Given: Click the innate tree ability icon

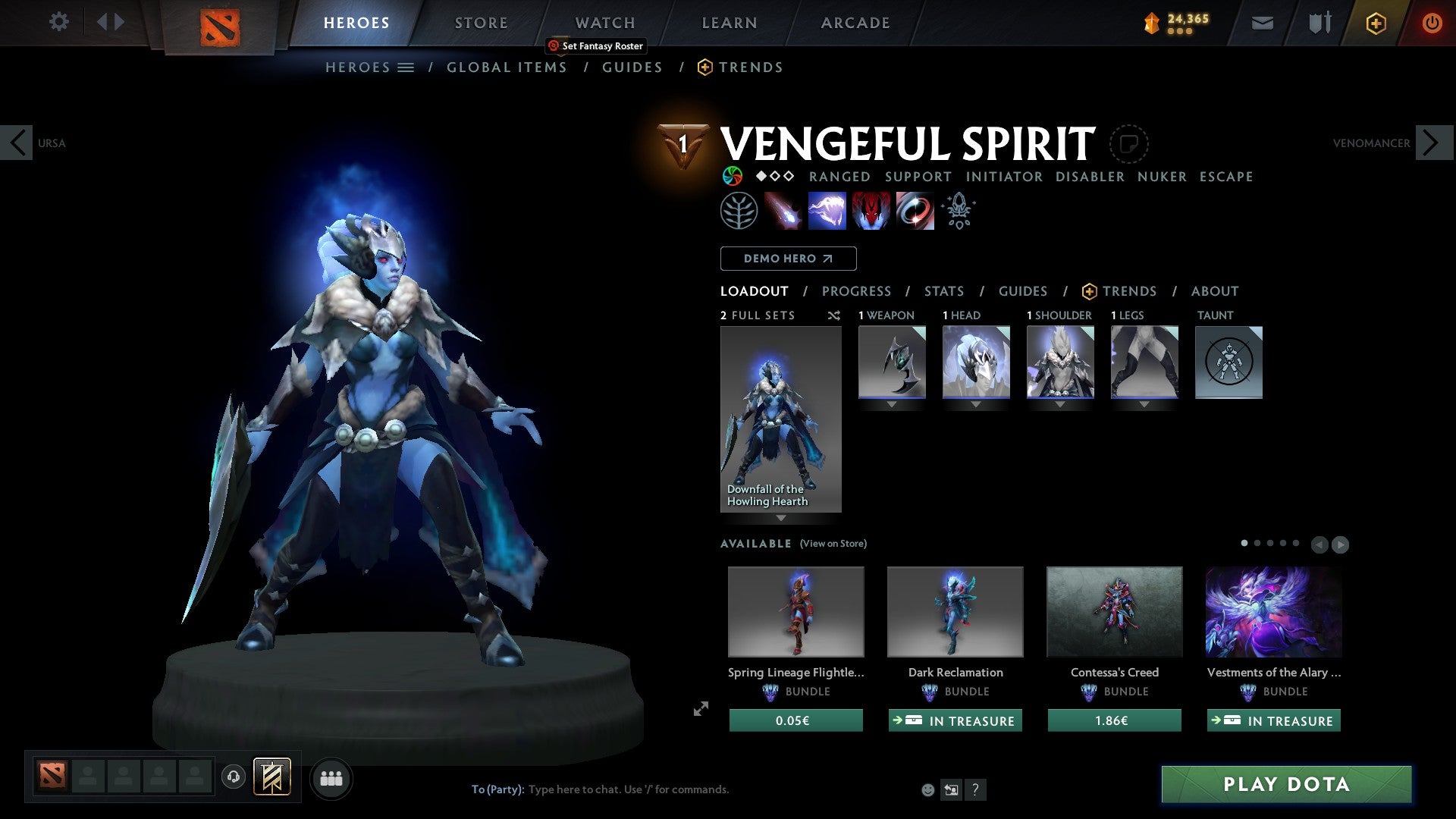Looking at the screenshot, I should click(x=742, y=210).
